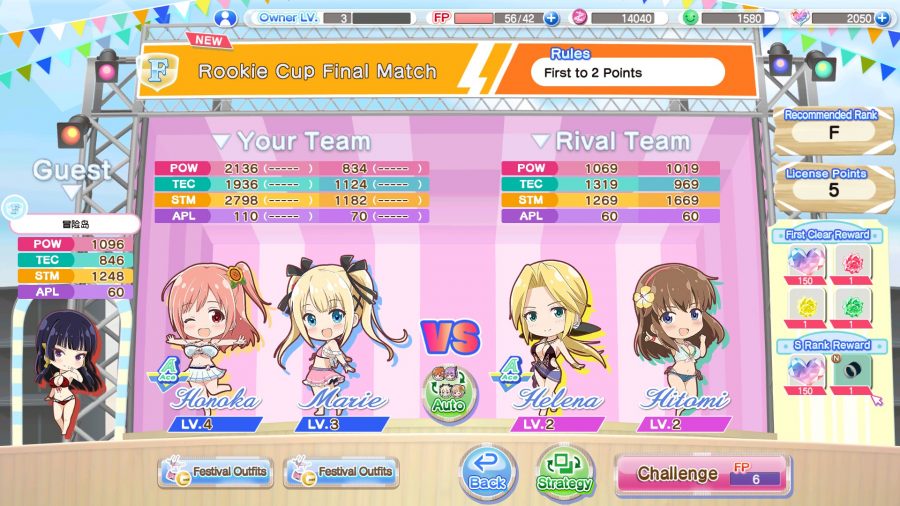Start the match with the Challenge button

coord(702,474)
